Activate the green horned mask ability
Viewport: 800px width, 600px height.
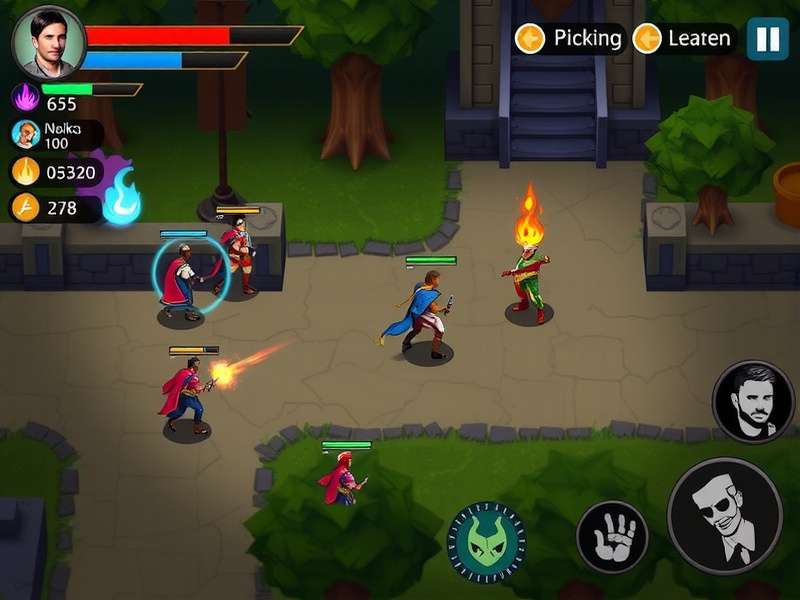tap(487, 541)
